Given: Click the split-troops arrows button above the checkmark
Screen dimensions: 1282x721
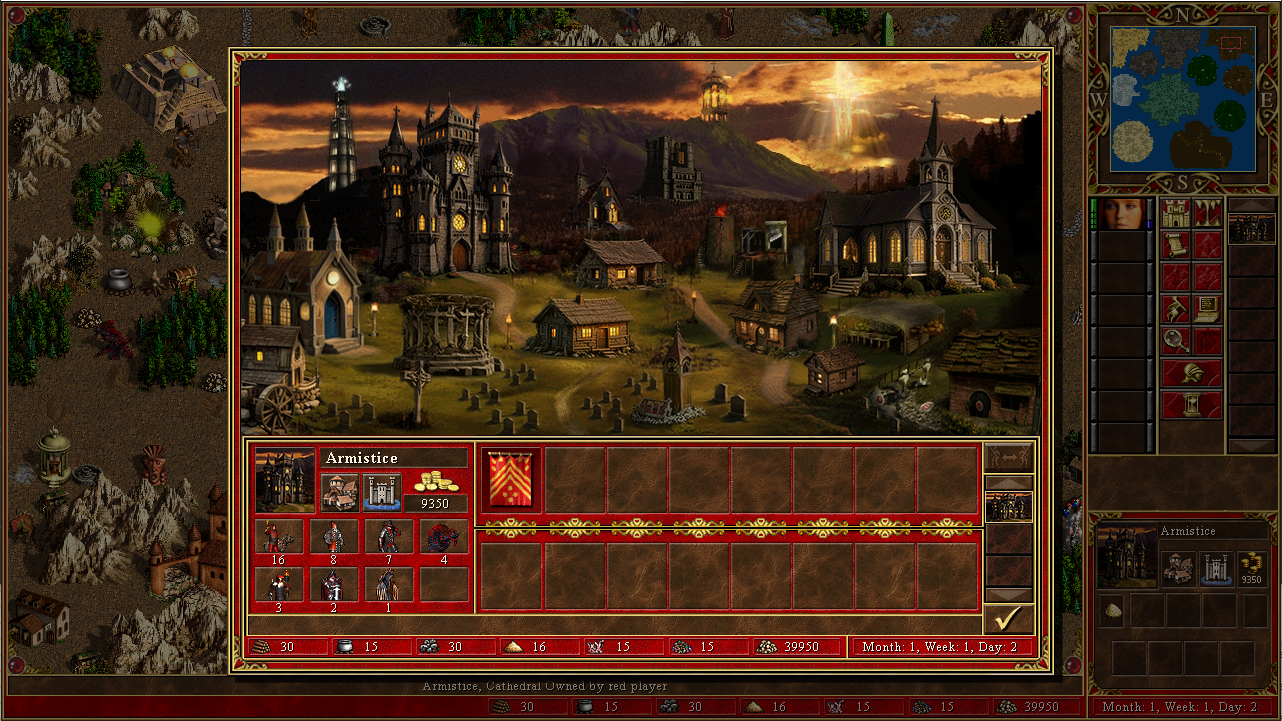Looking at the screenshot, I should coord(1008,457).
